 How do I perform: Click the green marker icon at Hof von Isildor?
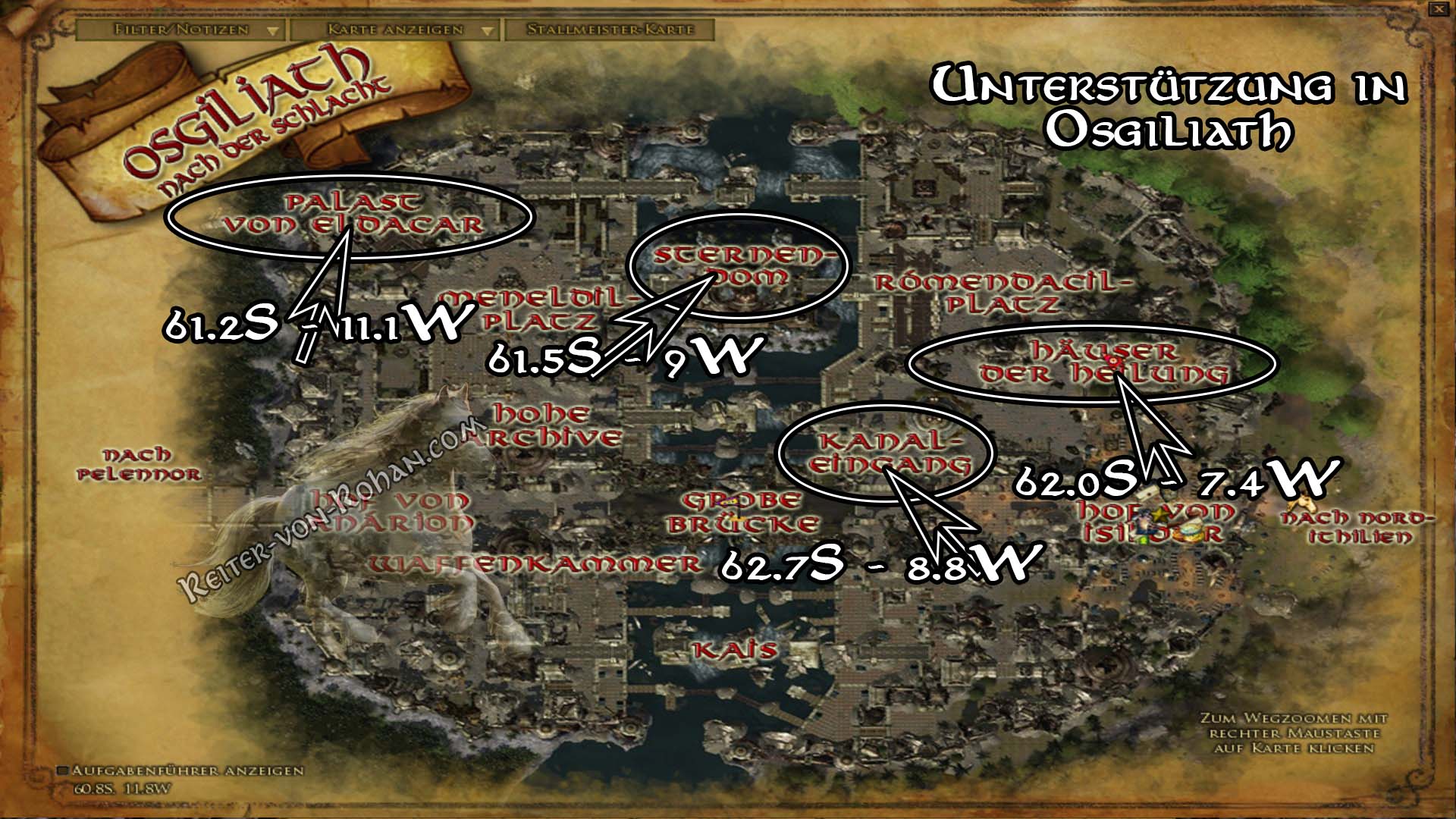(x=1143, y=540)
